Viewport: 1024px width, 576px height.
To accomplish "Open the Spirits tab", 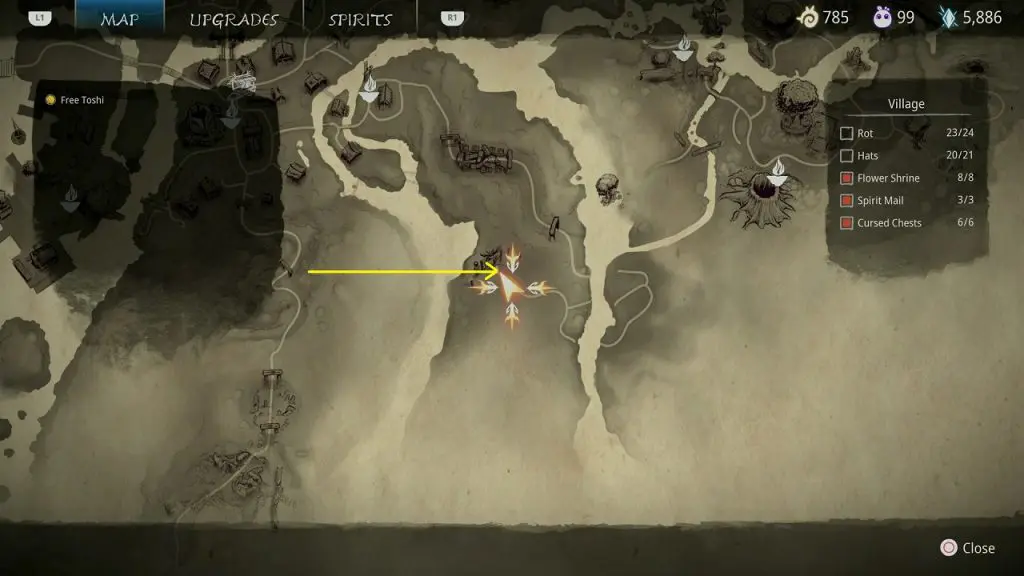I will (360, 19).
